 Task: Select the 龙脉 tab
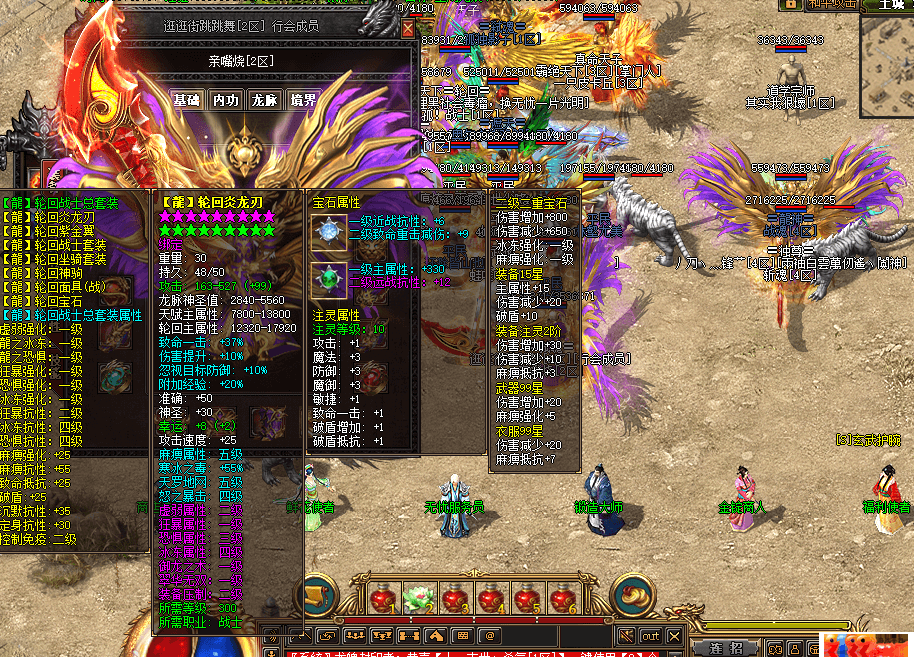point(264,100)
